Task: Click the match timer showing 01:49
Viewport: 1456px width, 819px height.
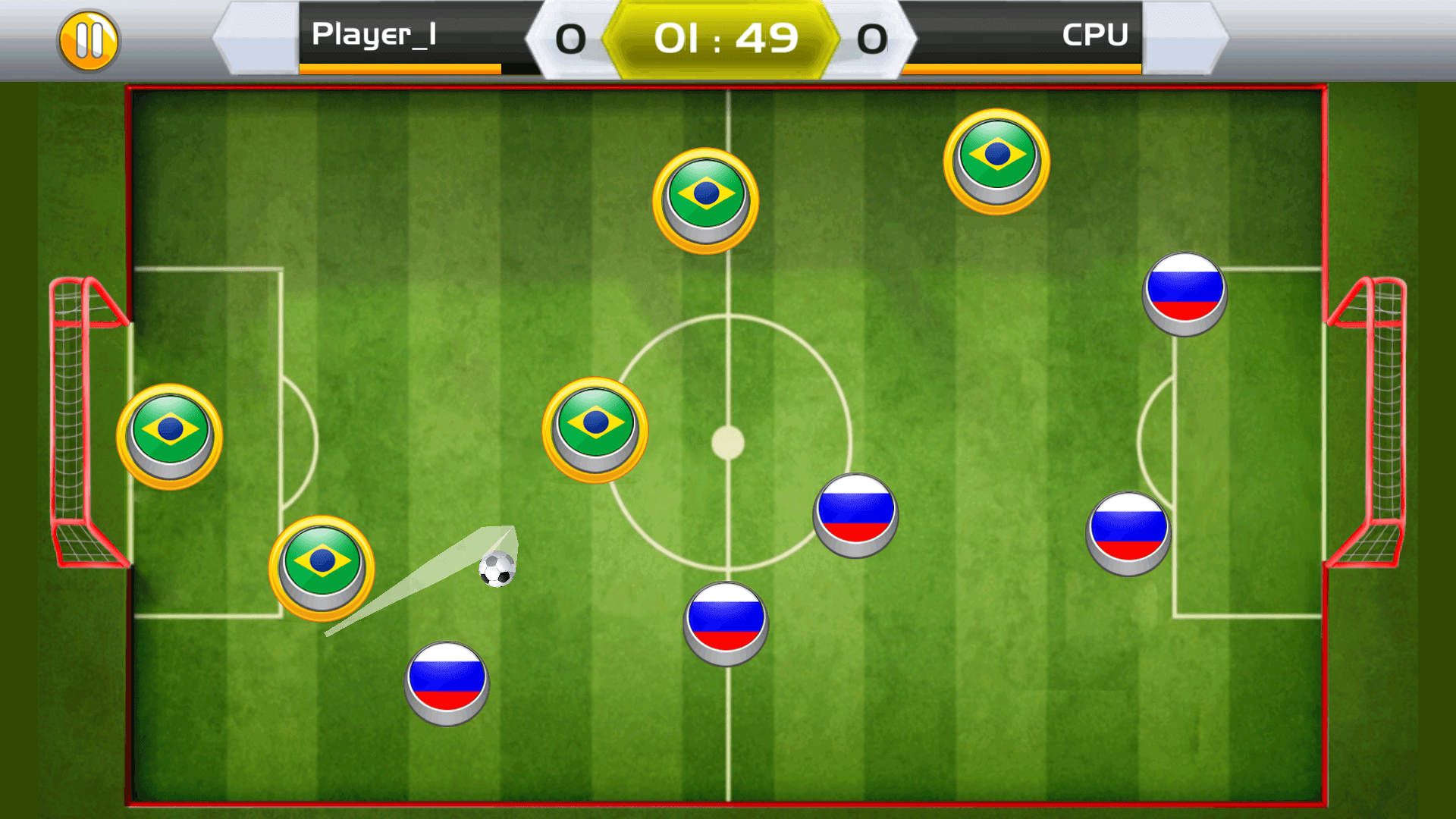Action: 726,36
